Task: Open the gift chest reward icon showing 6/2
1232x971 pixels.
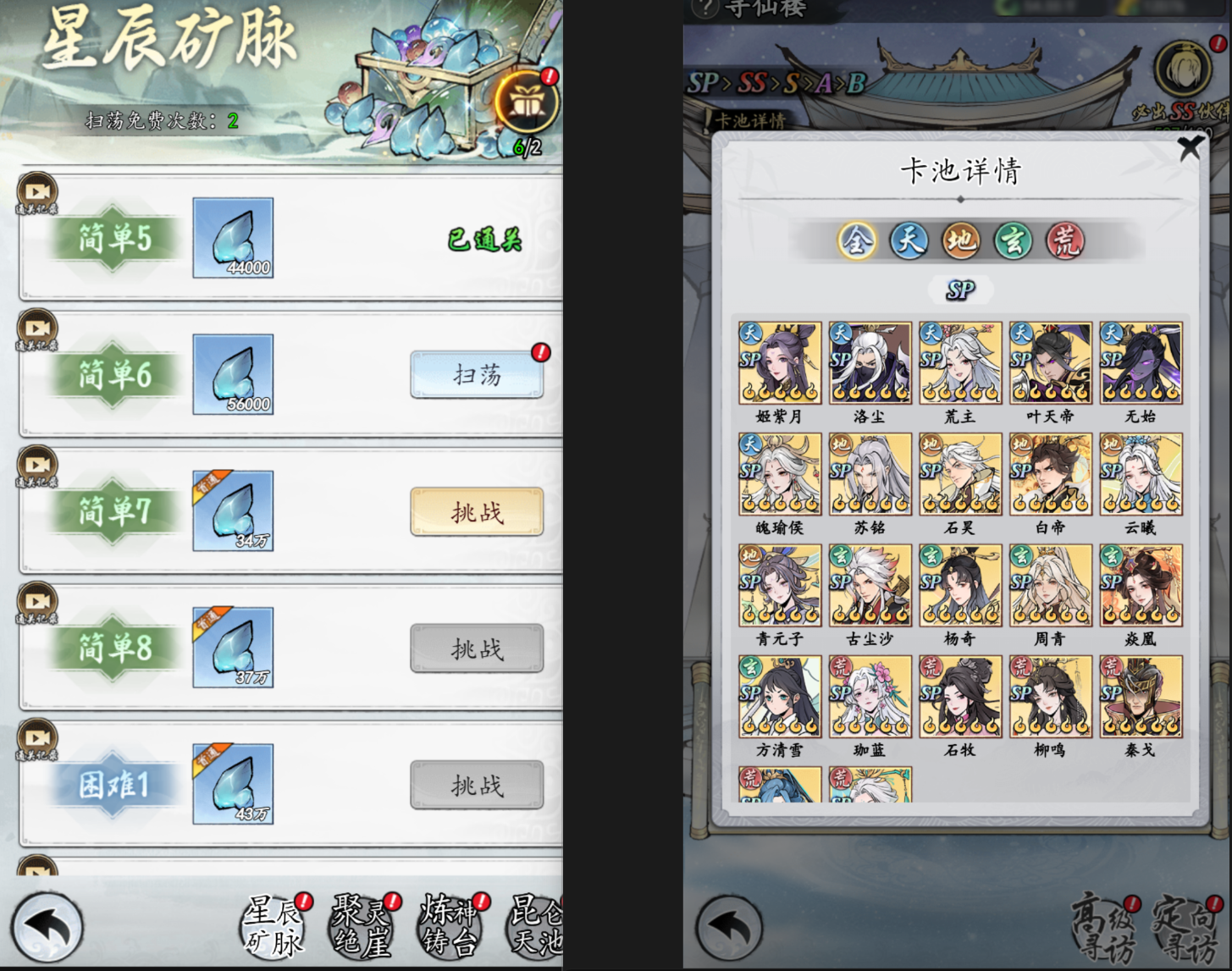Action: [525, 102]
